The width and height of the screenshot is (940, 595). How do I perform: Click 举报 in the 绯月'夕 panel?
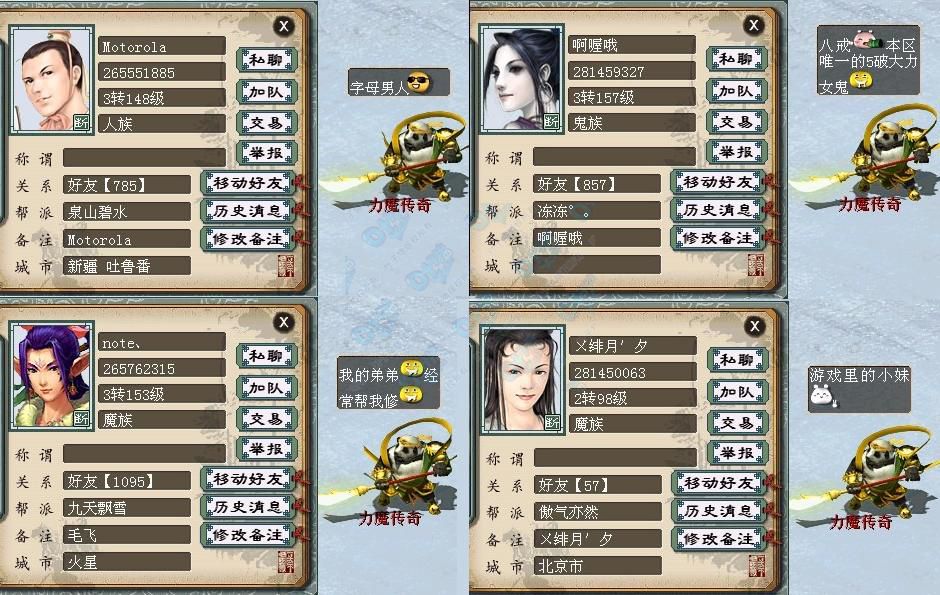737,453
